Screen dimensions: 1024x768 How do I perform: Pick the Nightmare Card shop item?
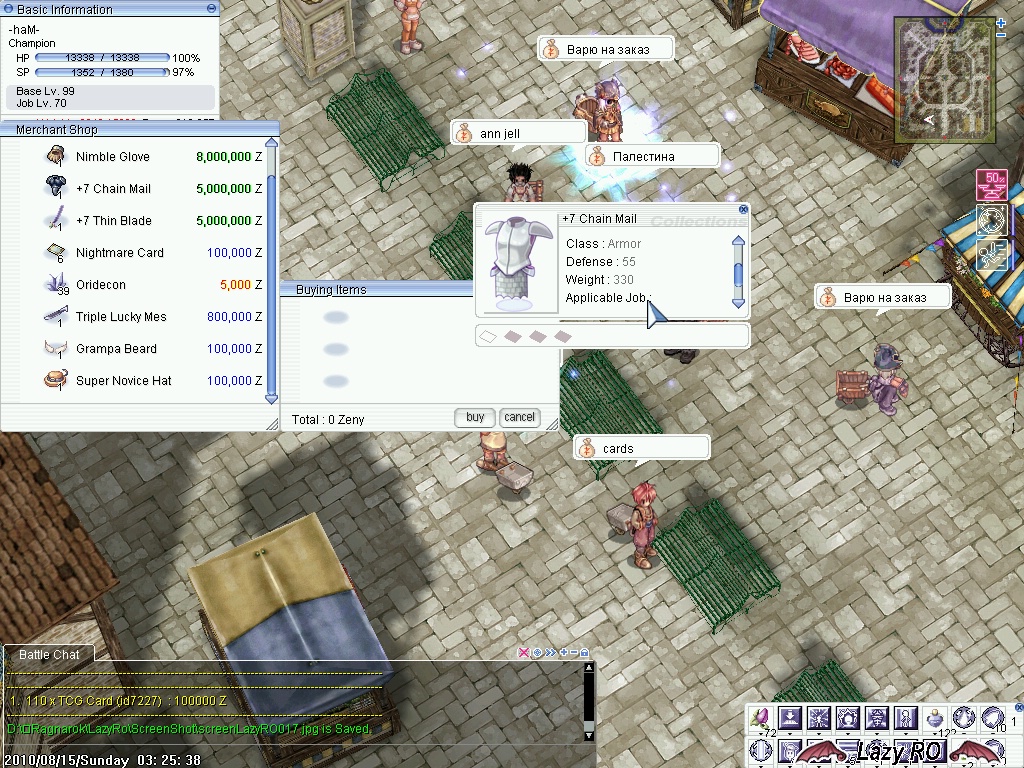click(x=119, y=253)
